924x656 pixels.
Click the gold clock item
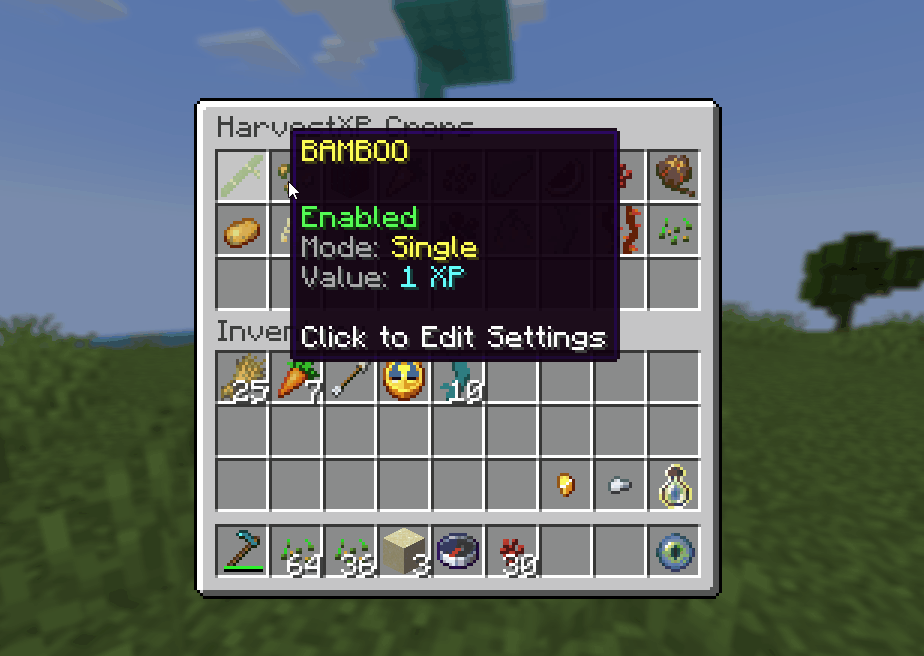405,379
